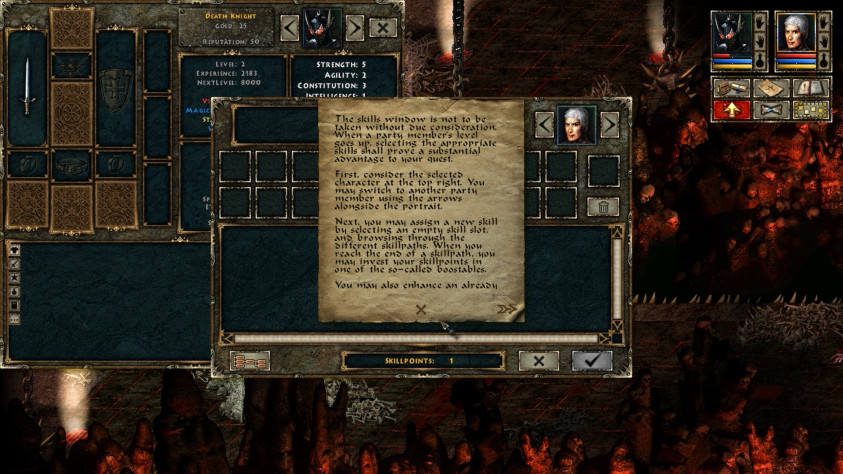The width and height of the screenshot is (843, 474).
Task: Open the chest and scroll inventory icon
Action: (729, 88)
